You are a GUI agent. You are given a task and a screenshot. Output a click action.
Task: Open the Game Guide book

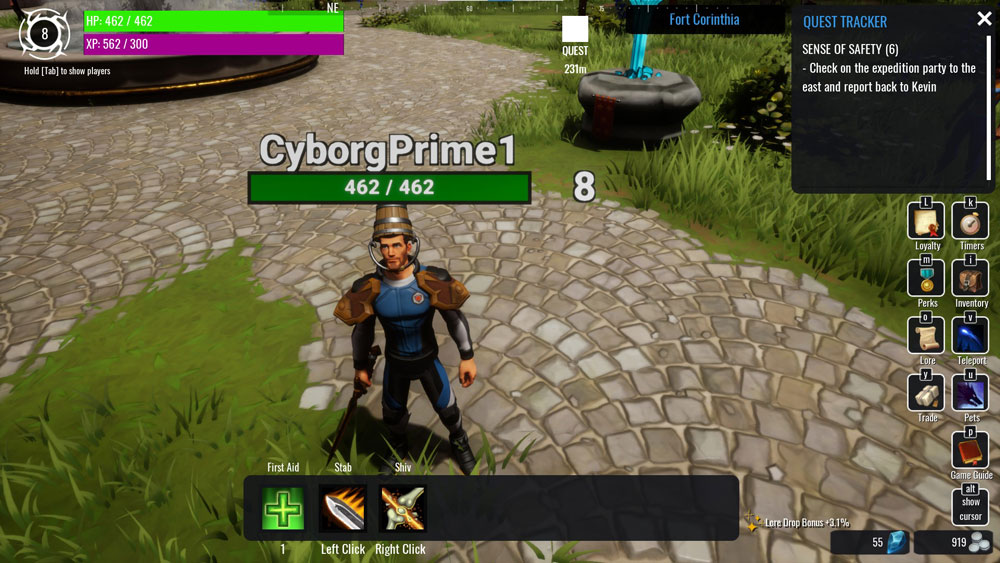[x=970, y=451]
